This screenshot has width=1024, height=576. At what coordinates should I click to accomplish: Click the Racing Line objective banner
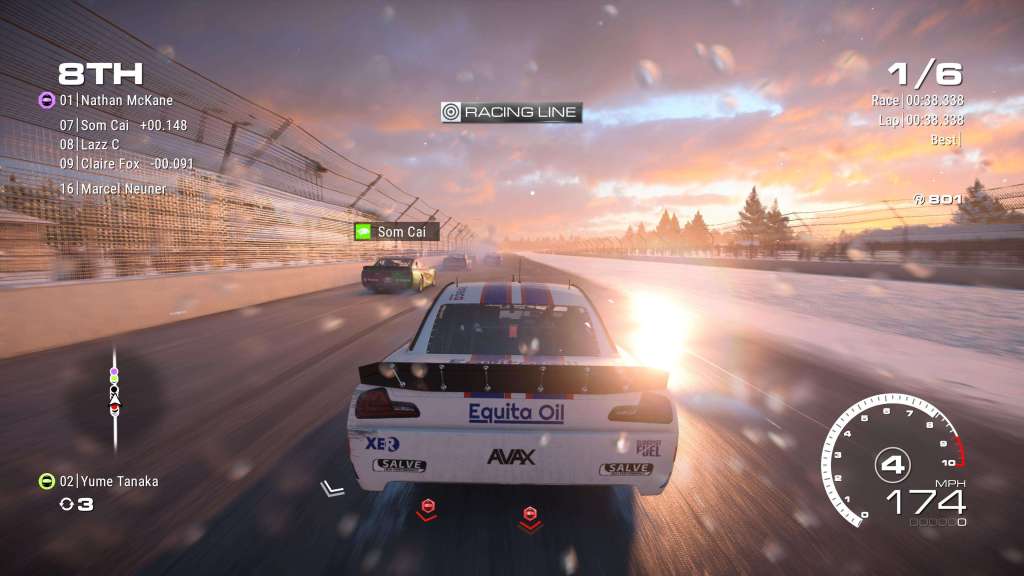511,112
